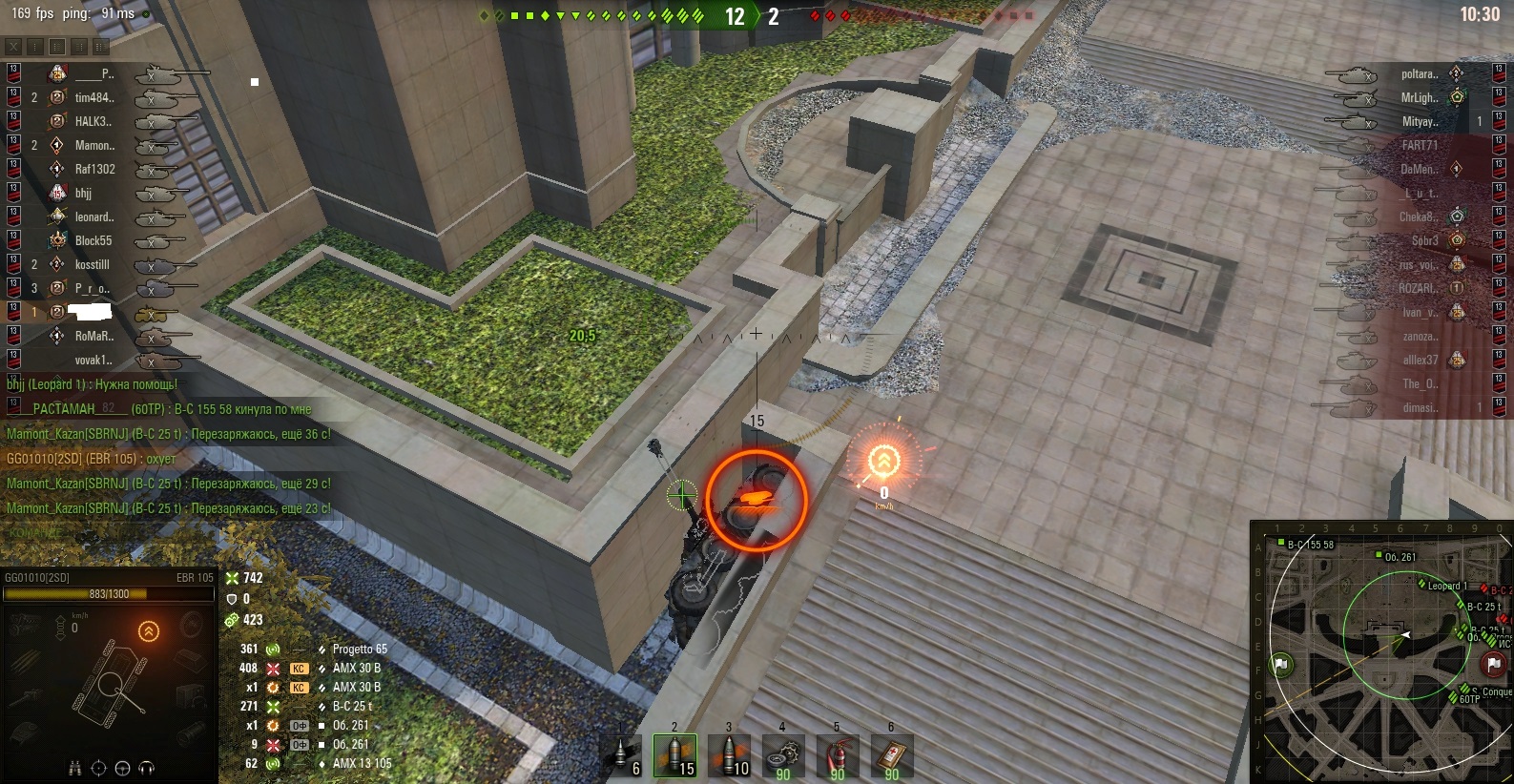The image size is (1514, 784).
Task: Click the commander binoculars crew icon
Action: tap(75, 768)
